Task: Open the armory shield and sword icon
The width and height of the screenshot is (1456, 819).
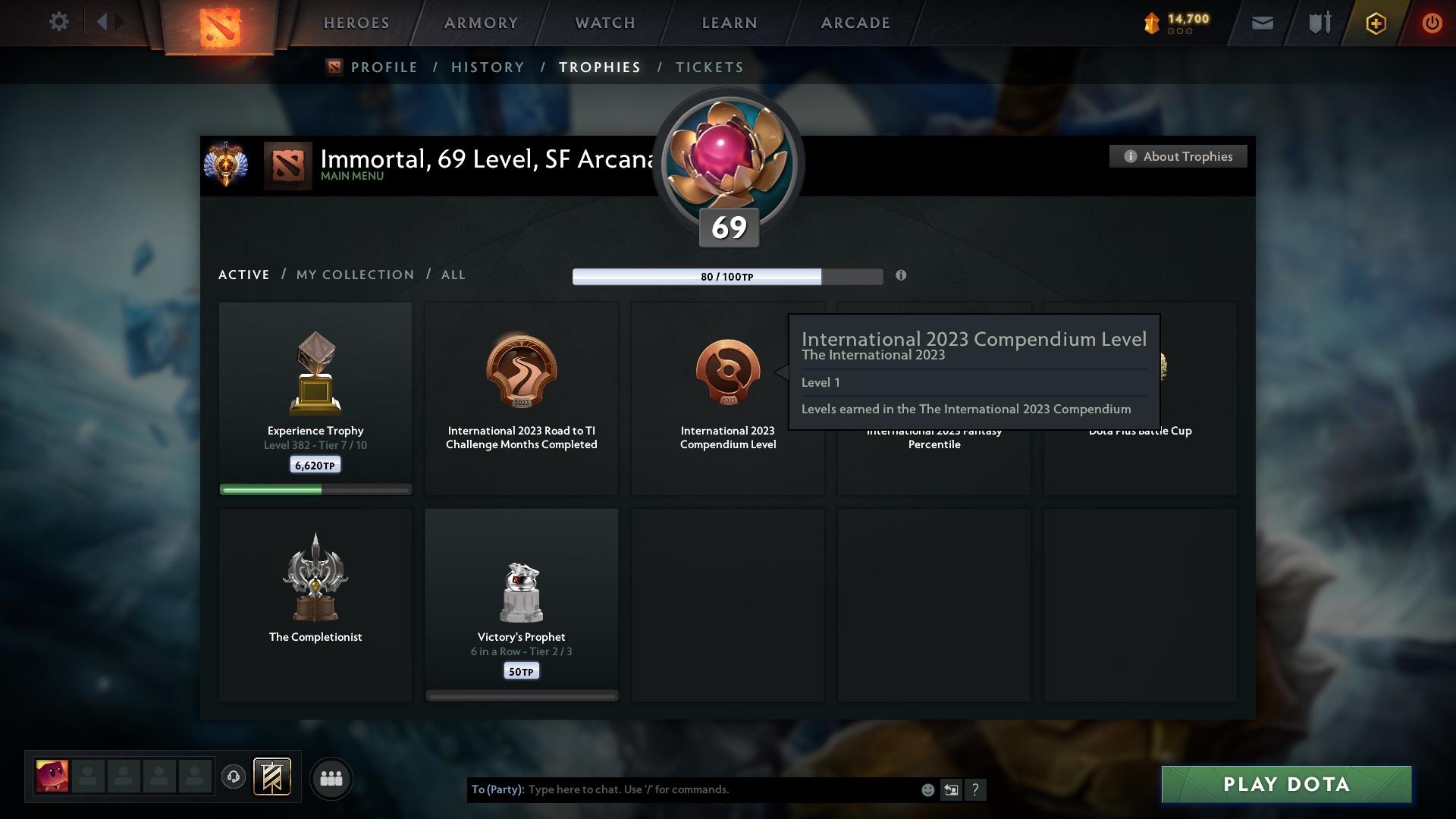Action: (x=1319, y=23)
